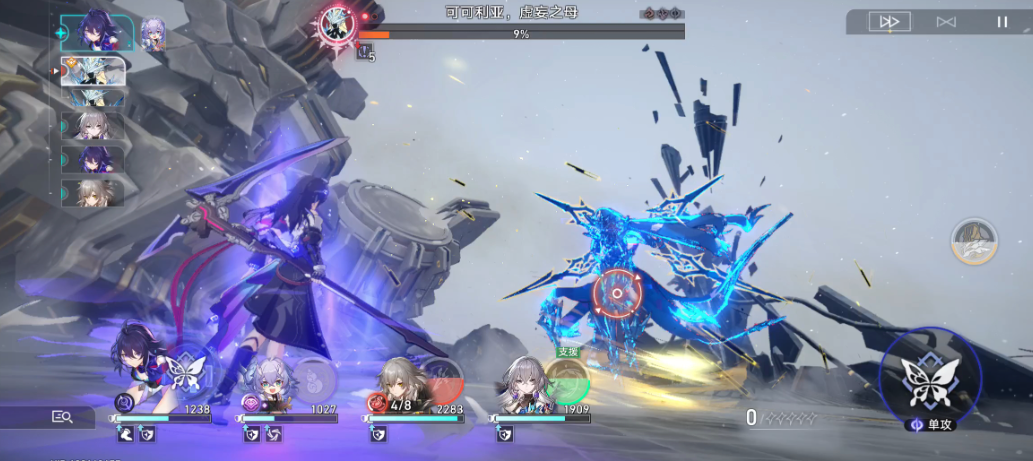1033x461 pixels.
Task: Pause the battle
Action: (1001, 21)
